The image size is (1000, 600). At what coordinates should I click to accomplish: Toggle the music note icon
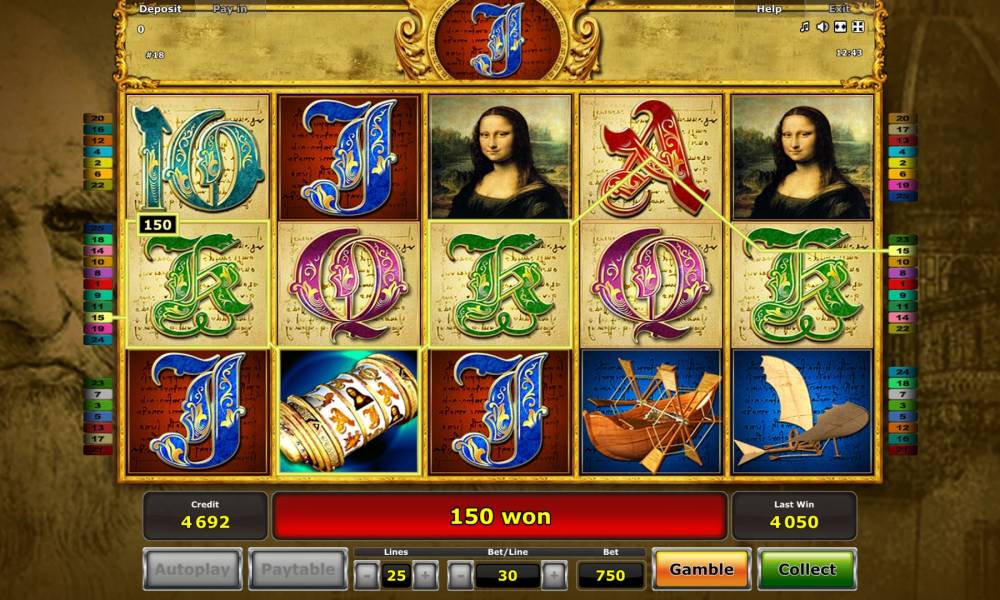[804, 27]
